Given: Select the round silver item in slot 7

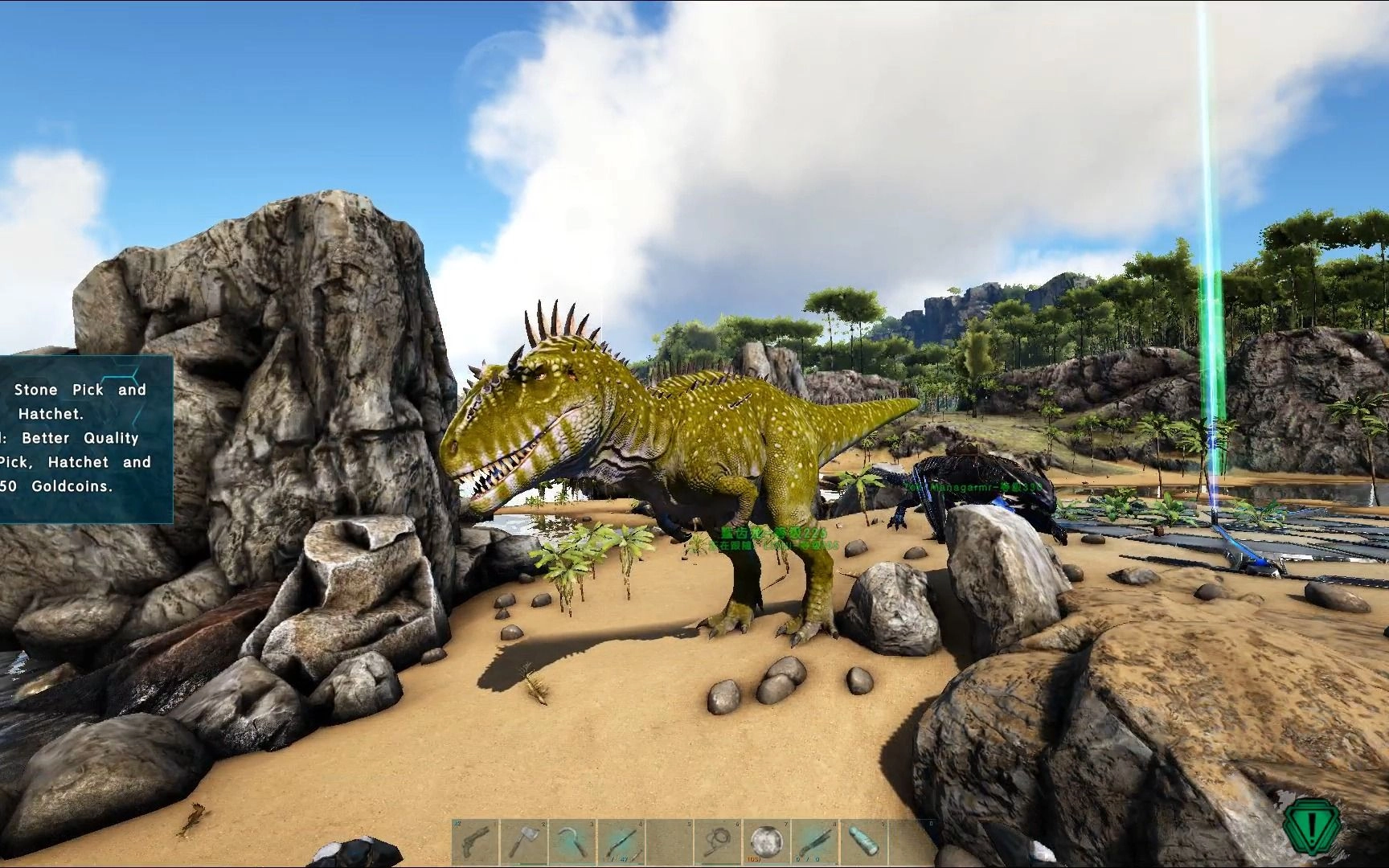Looking at the screenshot, I should point(764,841).
